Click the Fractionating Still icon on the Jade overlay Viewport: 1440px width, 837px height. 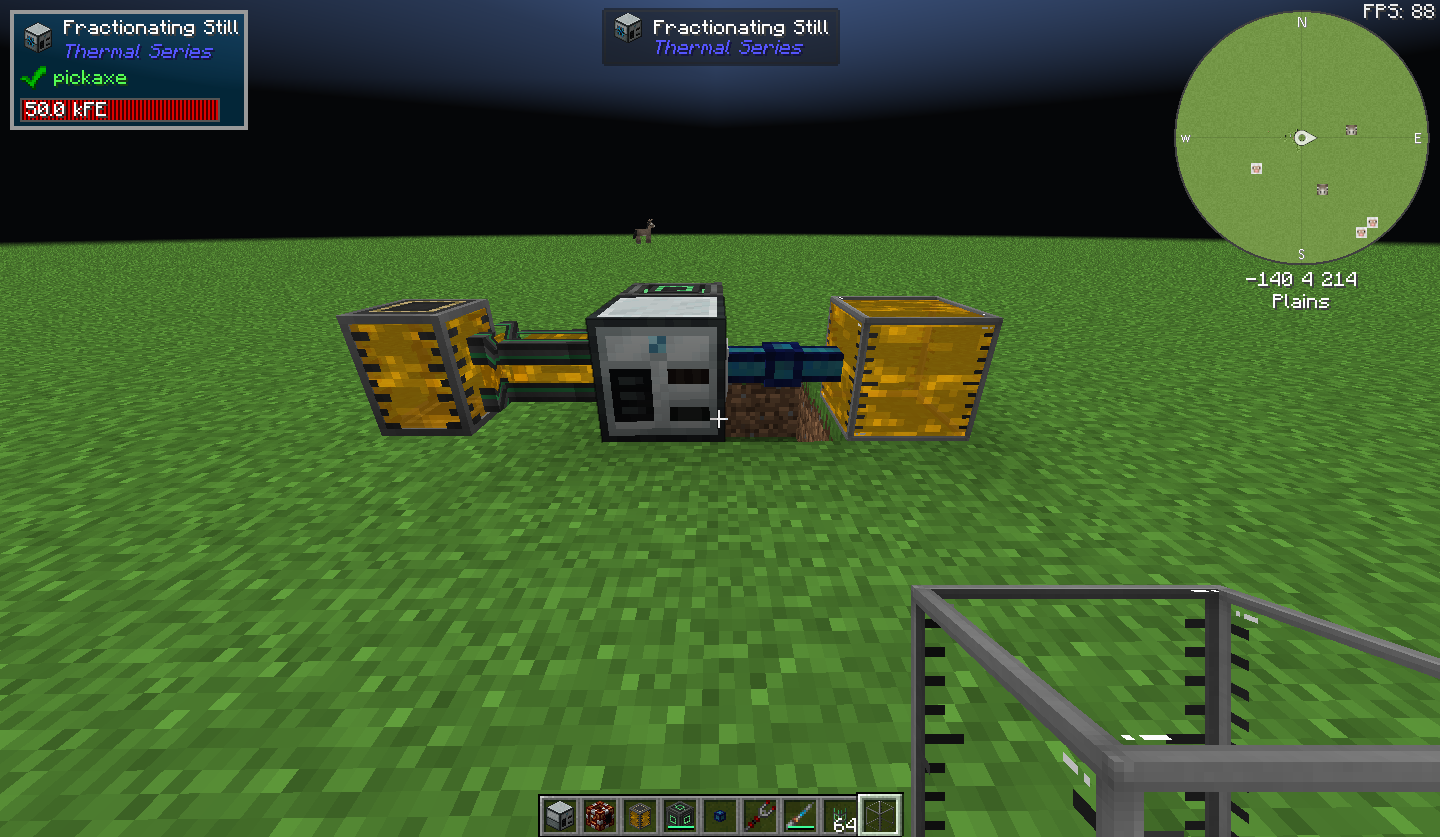(37, 35)
